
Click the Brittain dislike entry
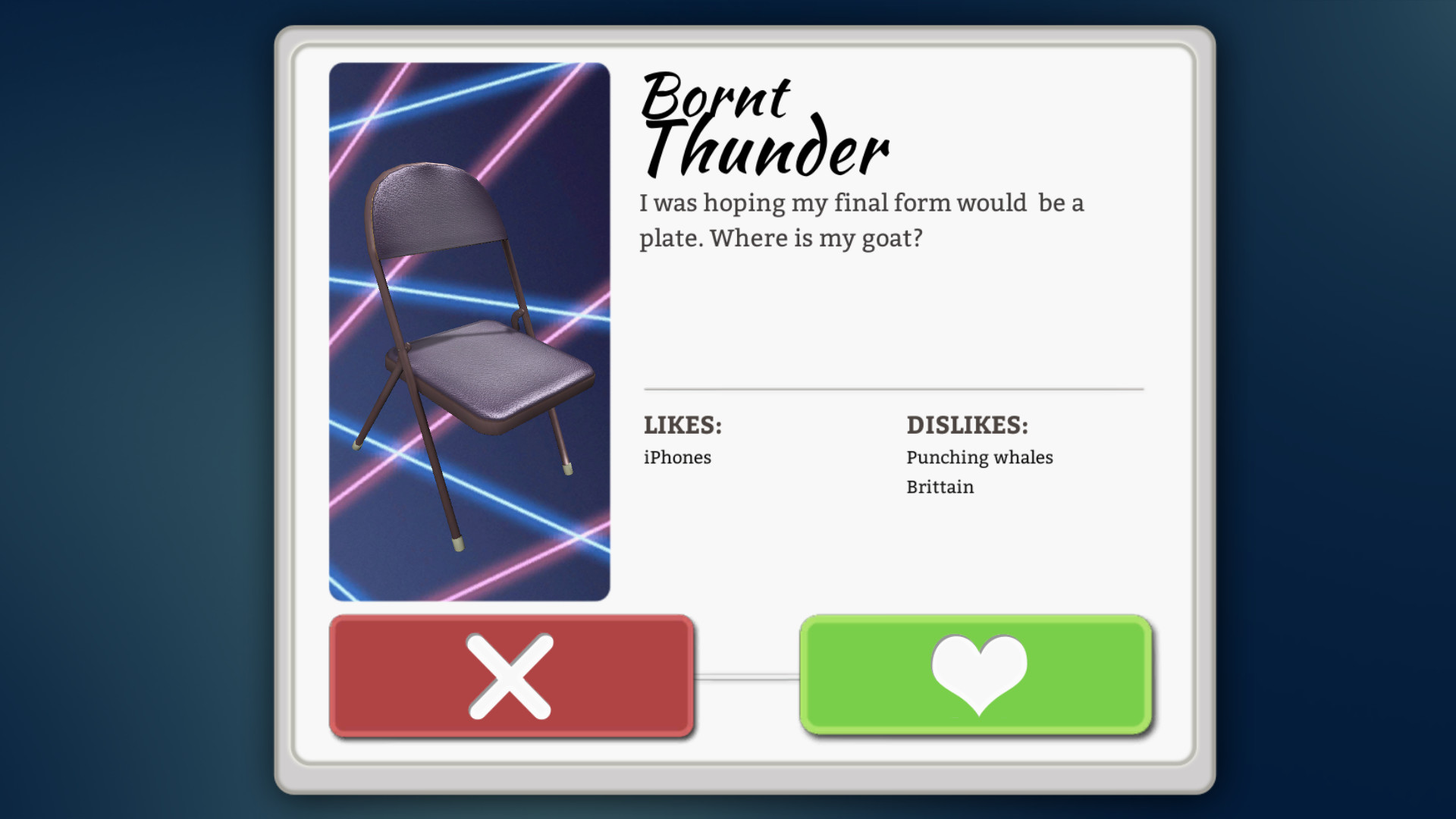pos(940,486)
